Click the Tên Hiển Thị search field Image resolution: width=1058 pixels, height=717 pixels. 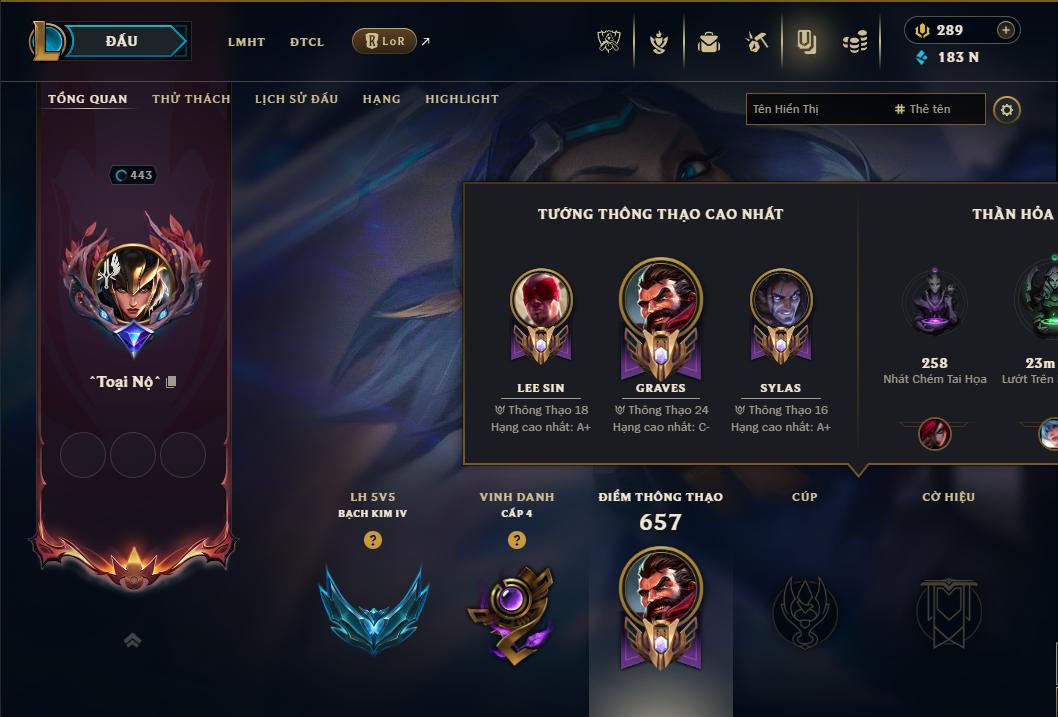(815, 109)
